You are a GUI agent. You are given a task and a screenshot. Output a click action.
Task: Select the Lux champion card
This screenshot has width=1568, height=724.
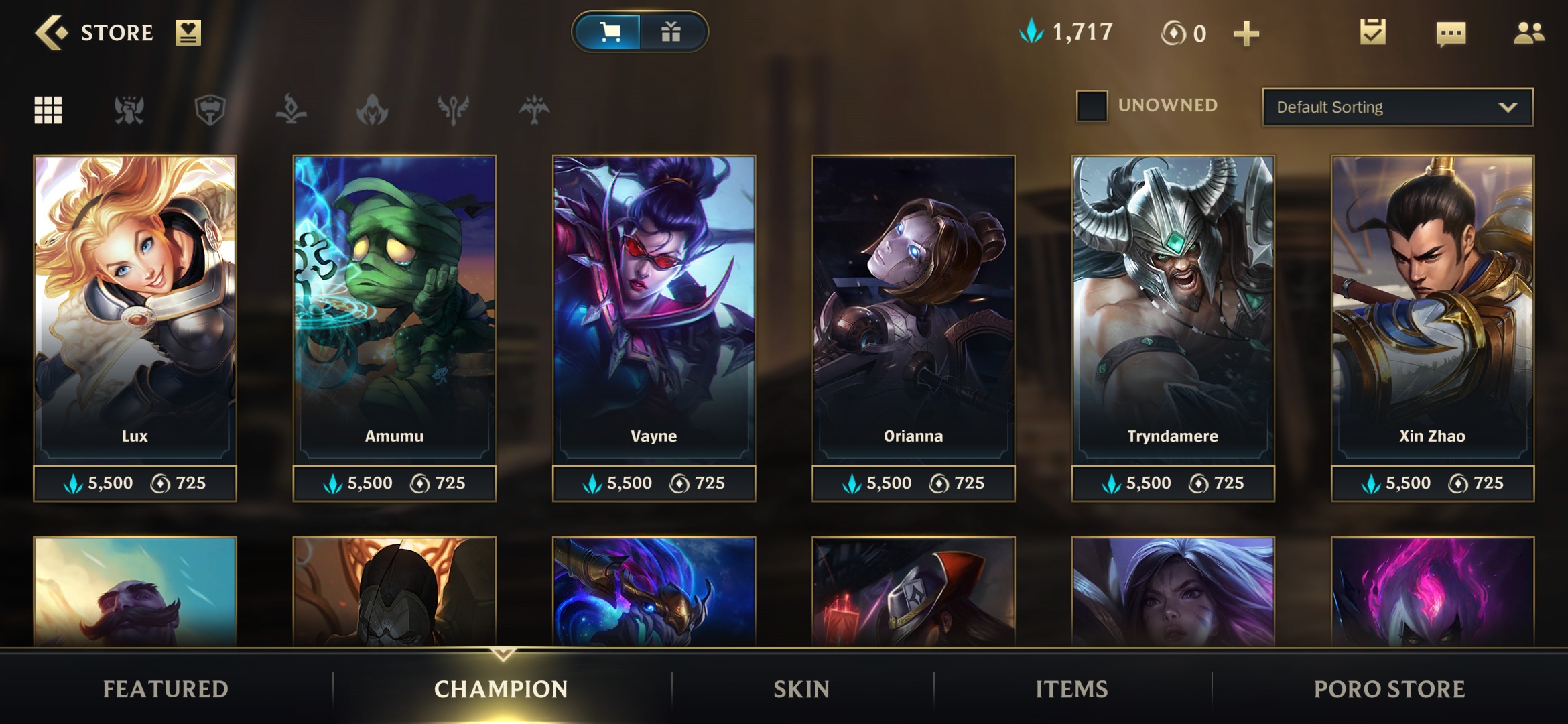[x=135, y=308]
